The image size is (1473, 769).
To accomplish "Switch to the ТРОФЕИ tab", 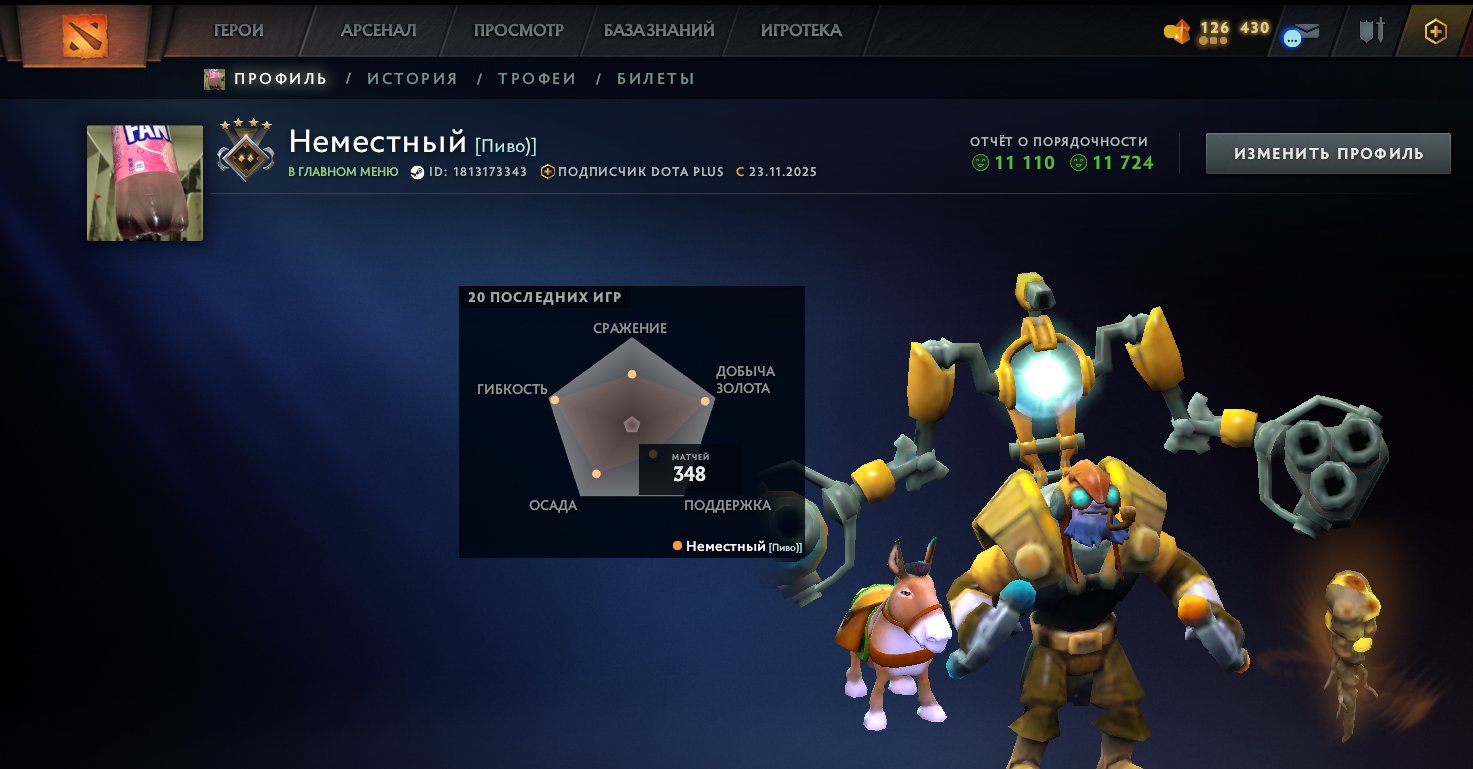I will point(537,78).
